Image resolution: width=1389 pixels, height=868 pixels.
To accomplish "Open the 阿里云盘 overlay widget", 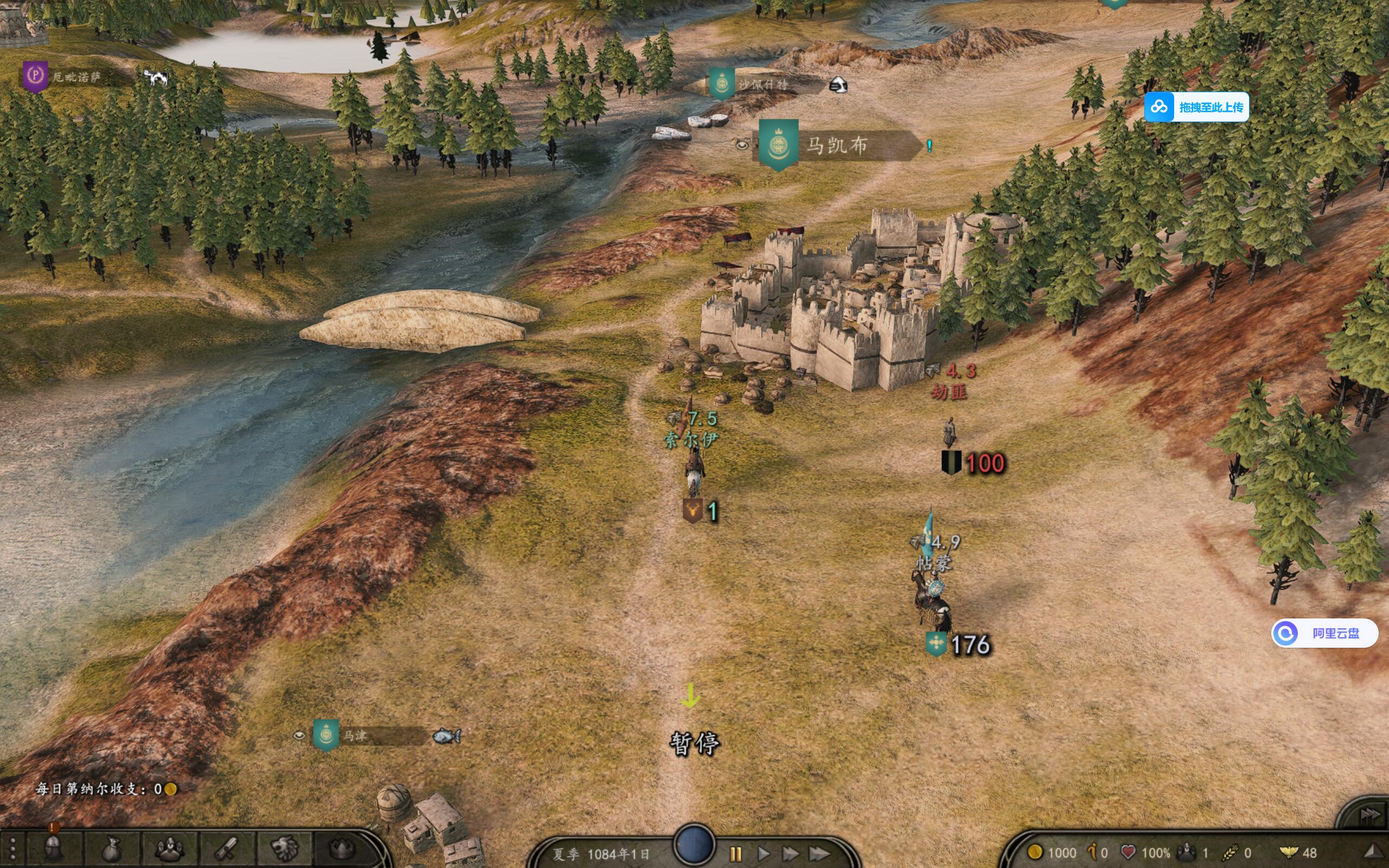I will coord(1325,633).
